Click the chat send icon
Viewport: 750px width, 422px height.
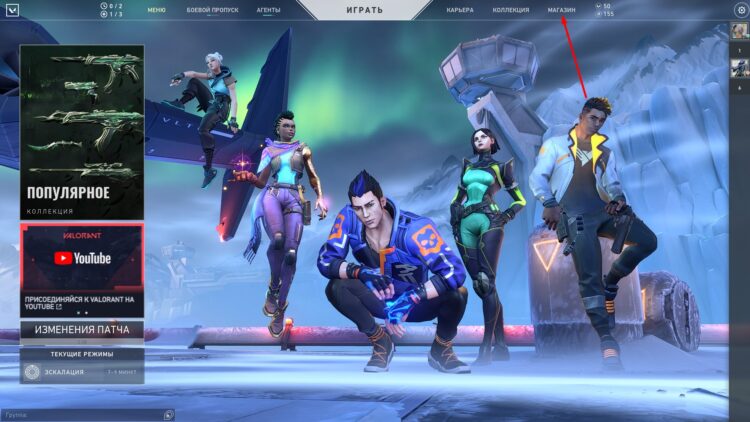pos(169,414)
